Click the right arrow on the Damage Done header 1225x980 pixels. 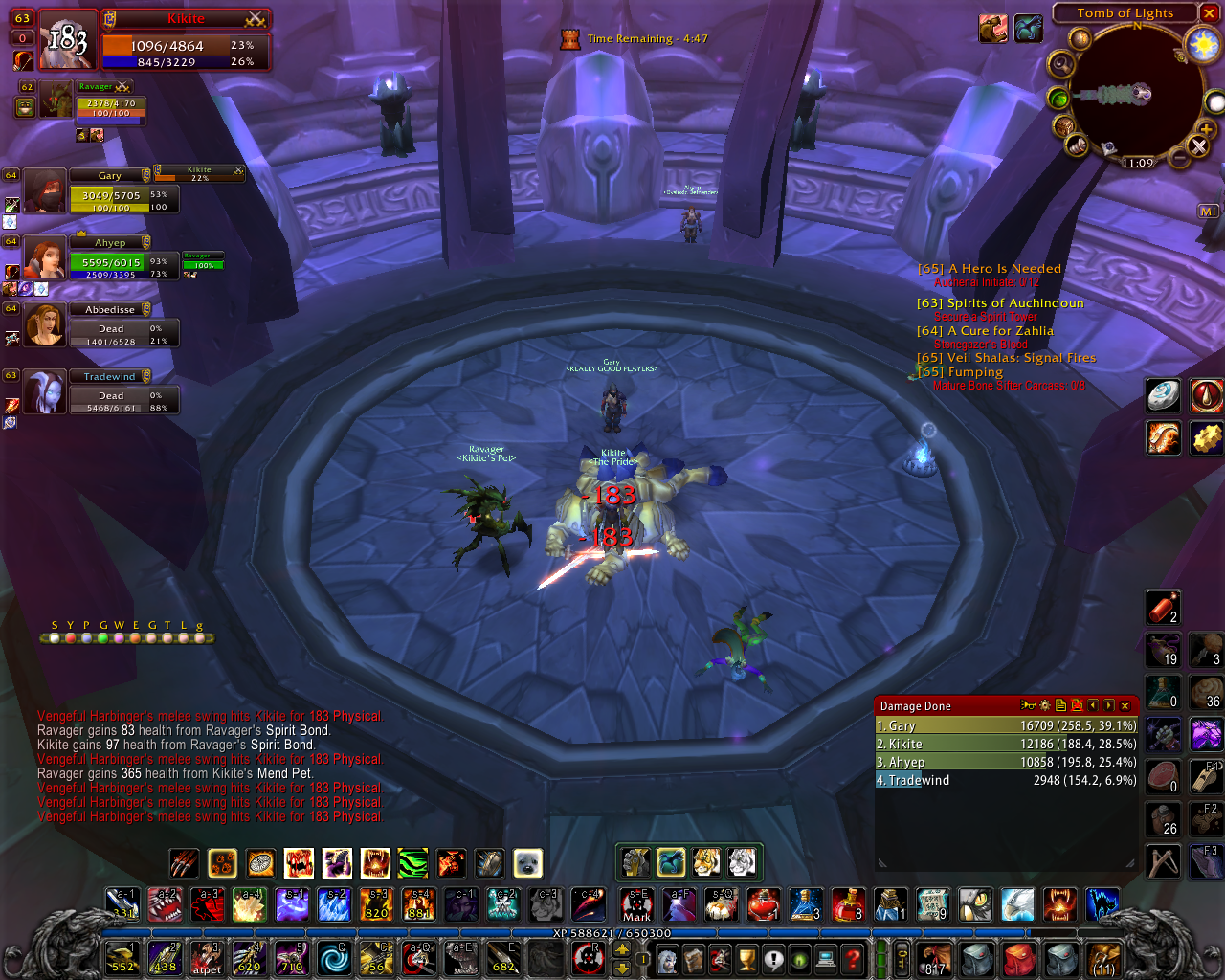click(x=1109, y=705)
